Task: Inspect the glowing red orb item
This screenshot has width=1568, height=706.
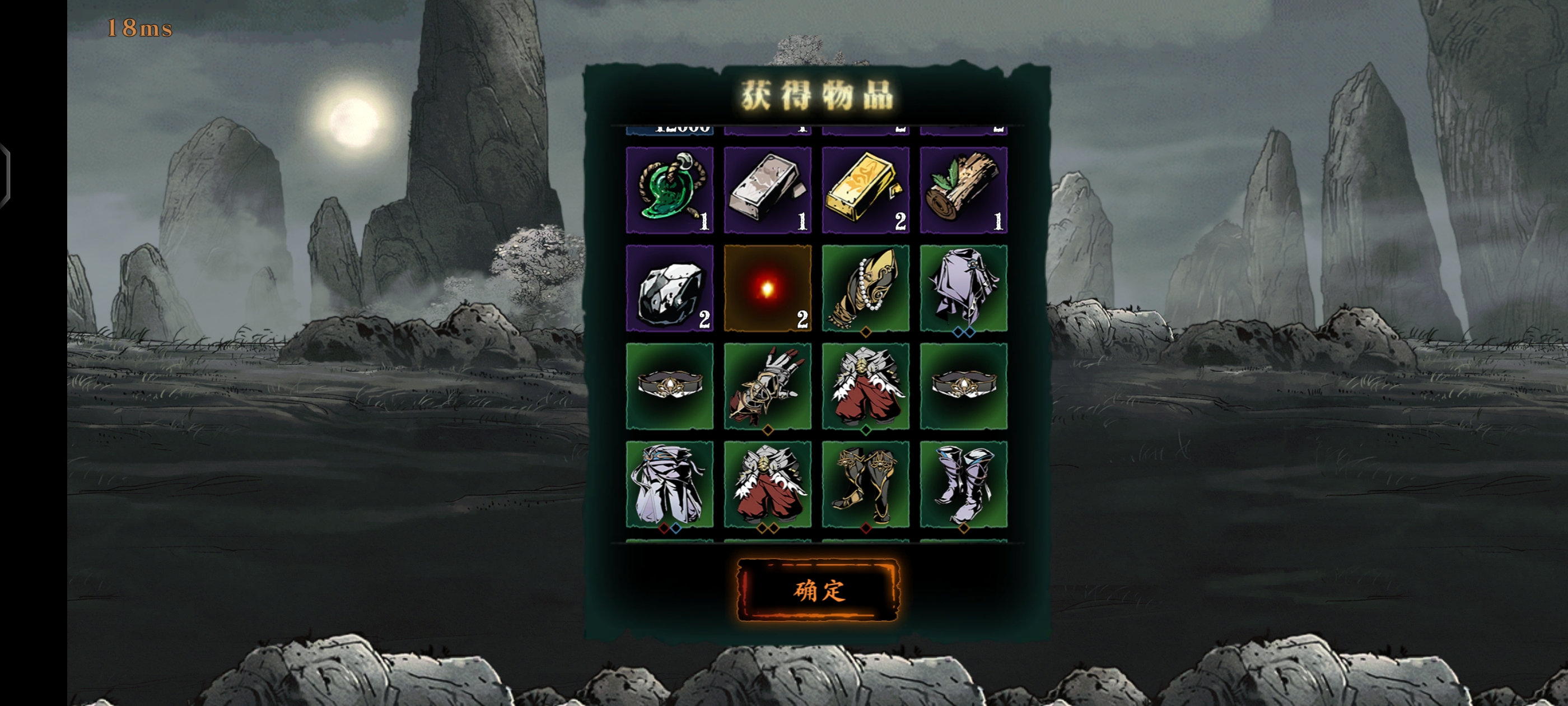Action: (768, 288)
